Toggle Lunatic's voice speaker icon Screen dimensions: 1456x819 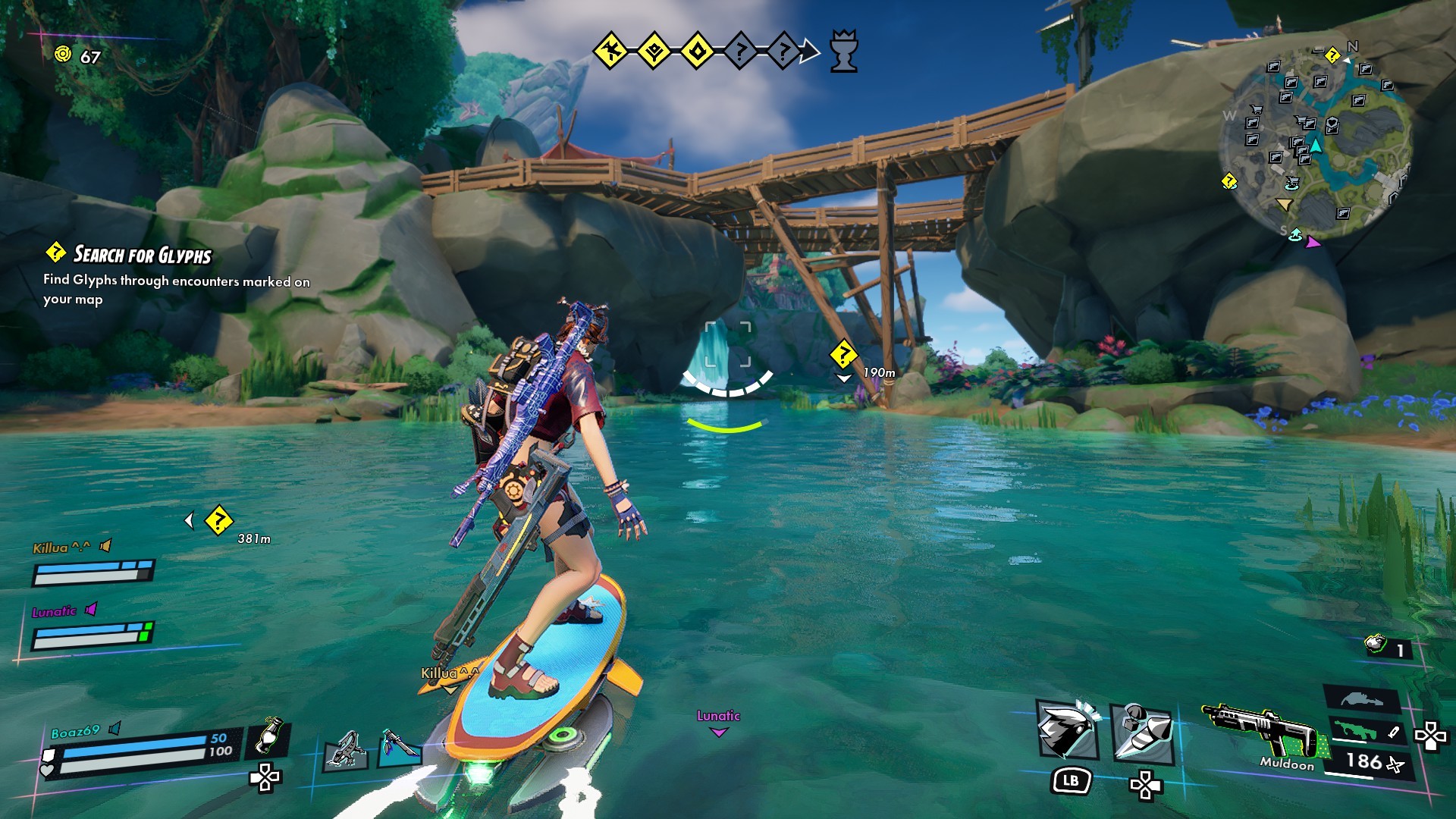point(92,609)
